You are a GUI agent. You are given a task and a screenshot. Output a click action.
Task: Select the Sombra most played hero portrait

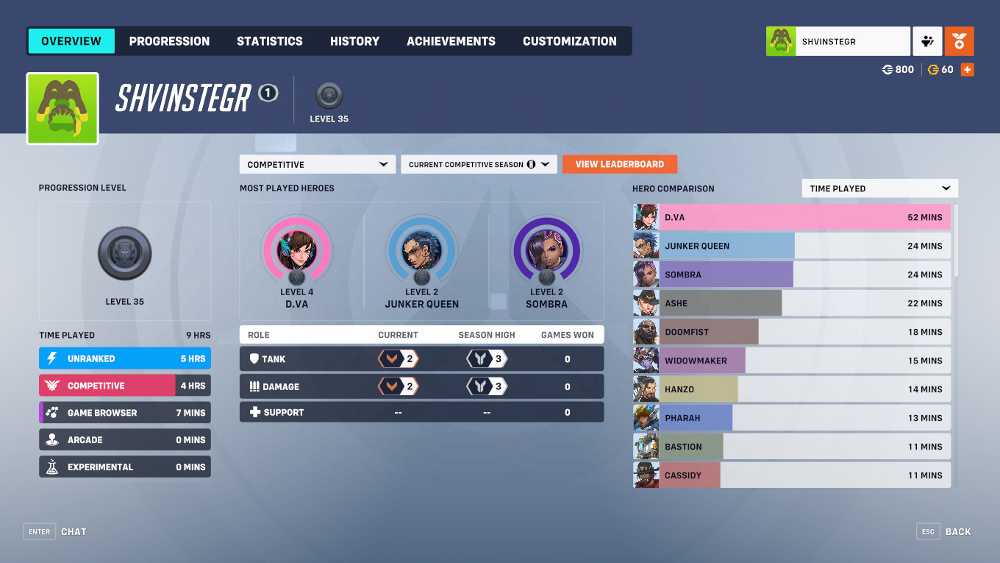coord(546,251)
